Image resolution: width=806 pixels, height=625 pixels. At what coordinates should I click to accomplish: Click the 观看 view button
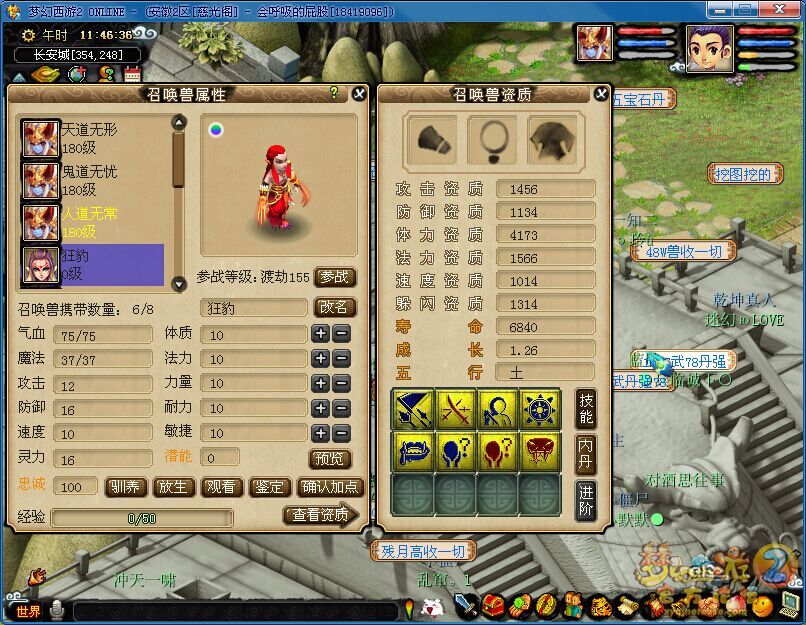tap(222, 487)
